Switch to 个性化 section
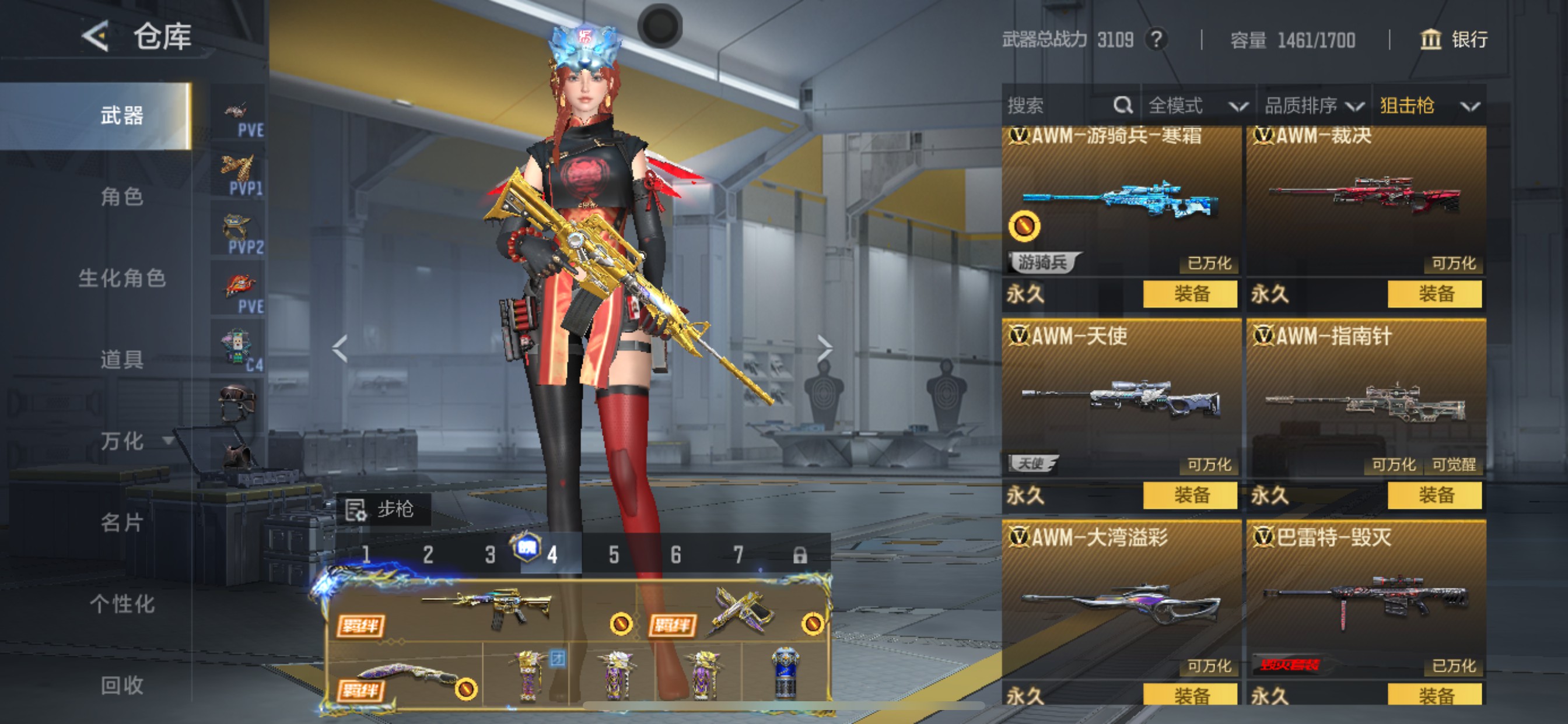The image size is (1568, 724). coord(122,603)
